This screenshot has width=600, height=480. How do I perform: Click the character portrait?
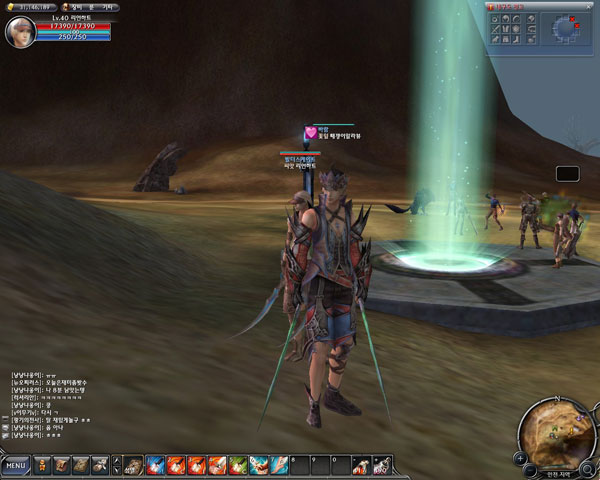pos(17,32)
